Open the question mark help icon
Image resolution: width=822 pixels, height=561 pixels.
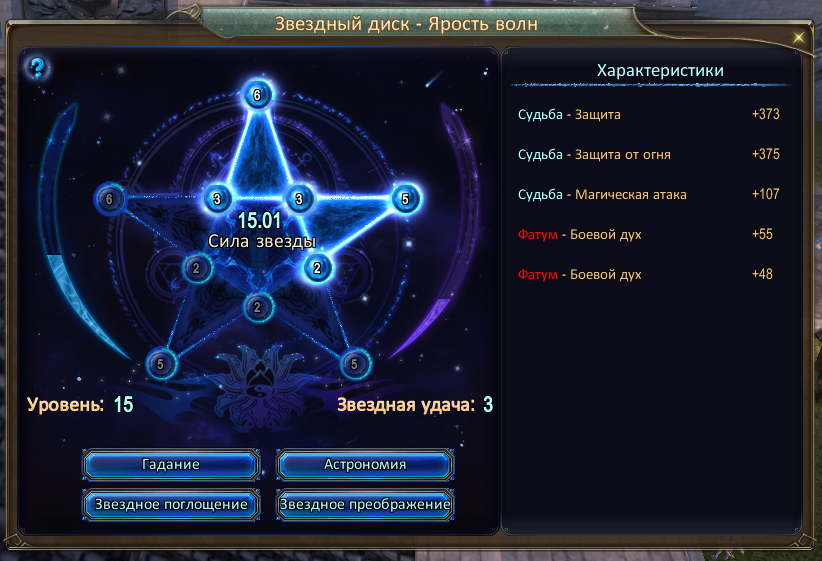click(x=38, y=68)
